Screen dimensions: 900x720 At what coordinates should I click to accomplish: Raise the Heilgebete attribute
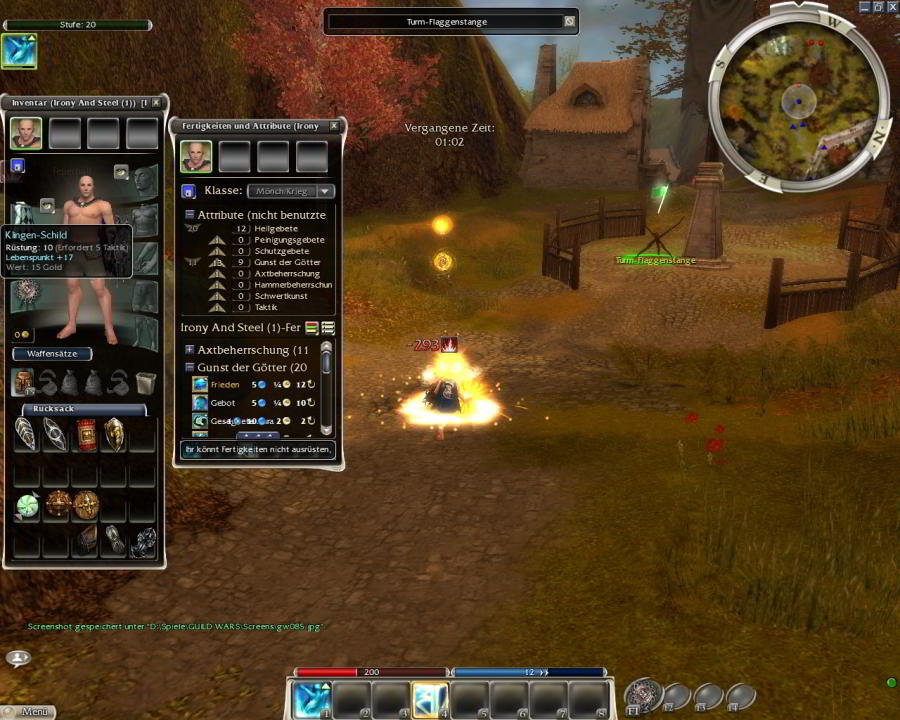[x=217, y=229]
